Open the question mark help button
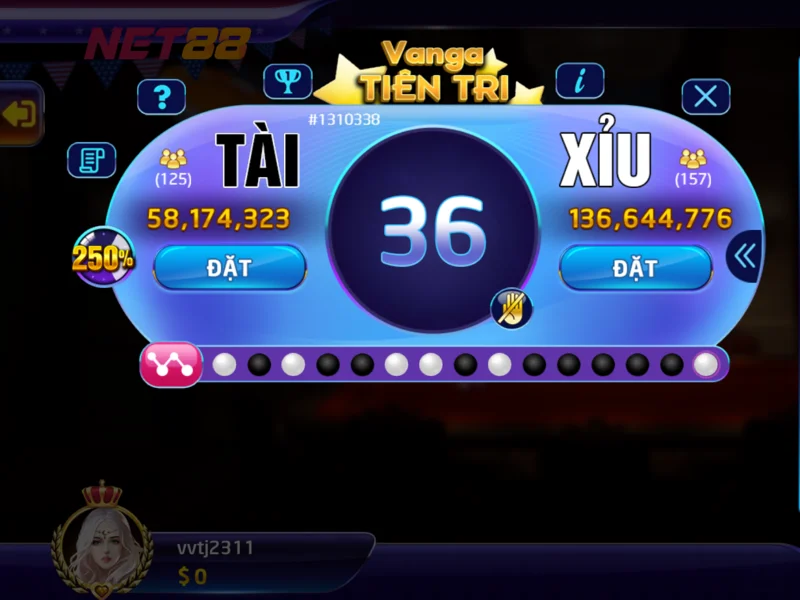This screenshot has width=800, height=600. pyautogui.click(x=161, y=97)
